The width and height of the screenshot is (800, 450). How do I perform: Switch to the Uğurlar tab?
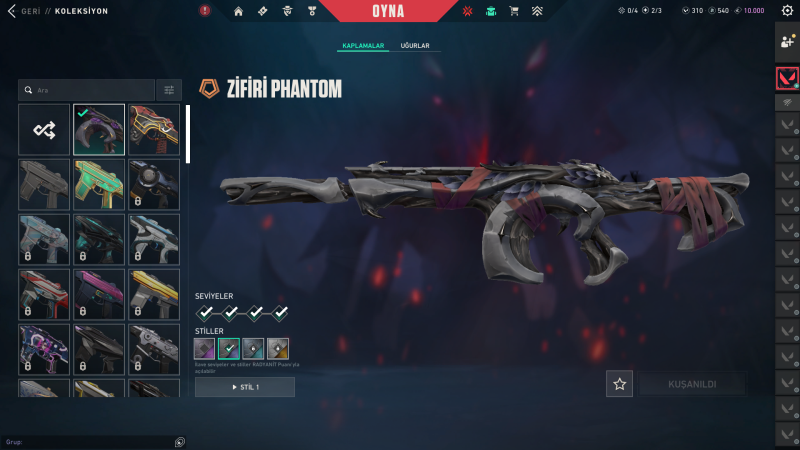[414, 46]
